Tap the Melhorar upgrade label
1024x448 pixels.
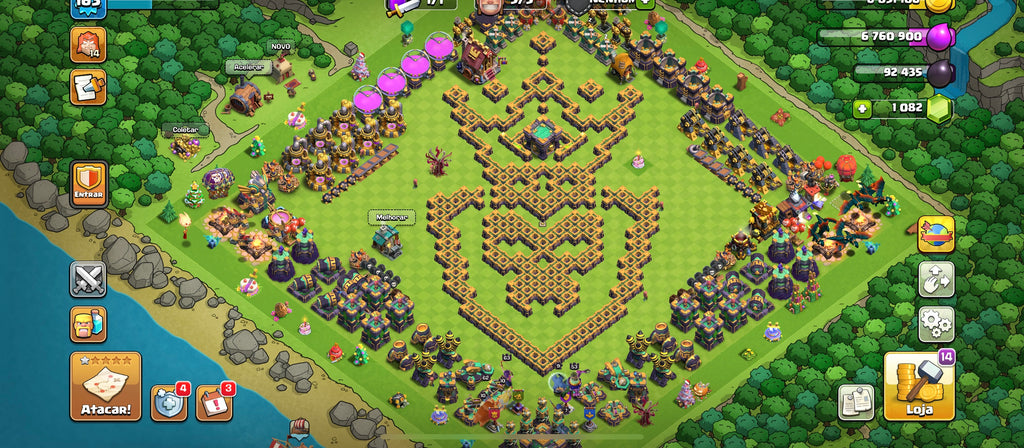386,216
